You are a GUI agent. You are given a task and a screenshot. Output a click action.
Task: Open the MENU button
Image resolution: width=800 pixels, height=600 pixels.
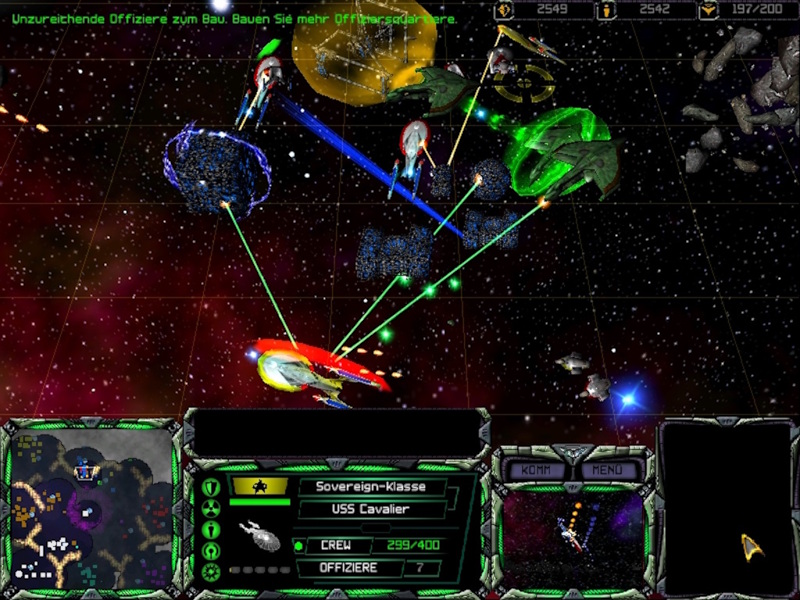(x=607, y=469)
